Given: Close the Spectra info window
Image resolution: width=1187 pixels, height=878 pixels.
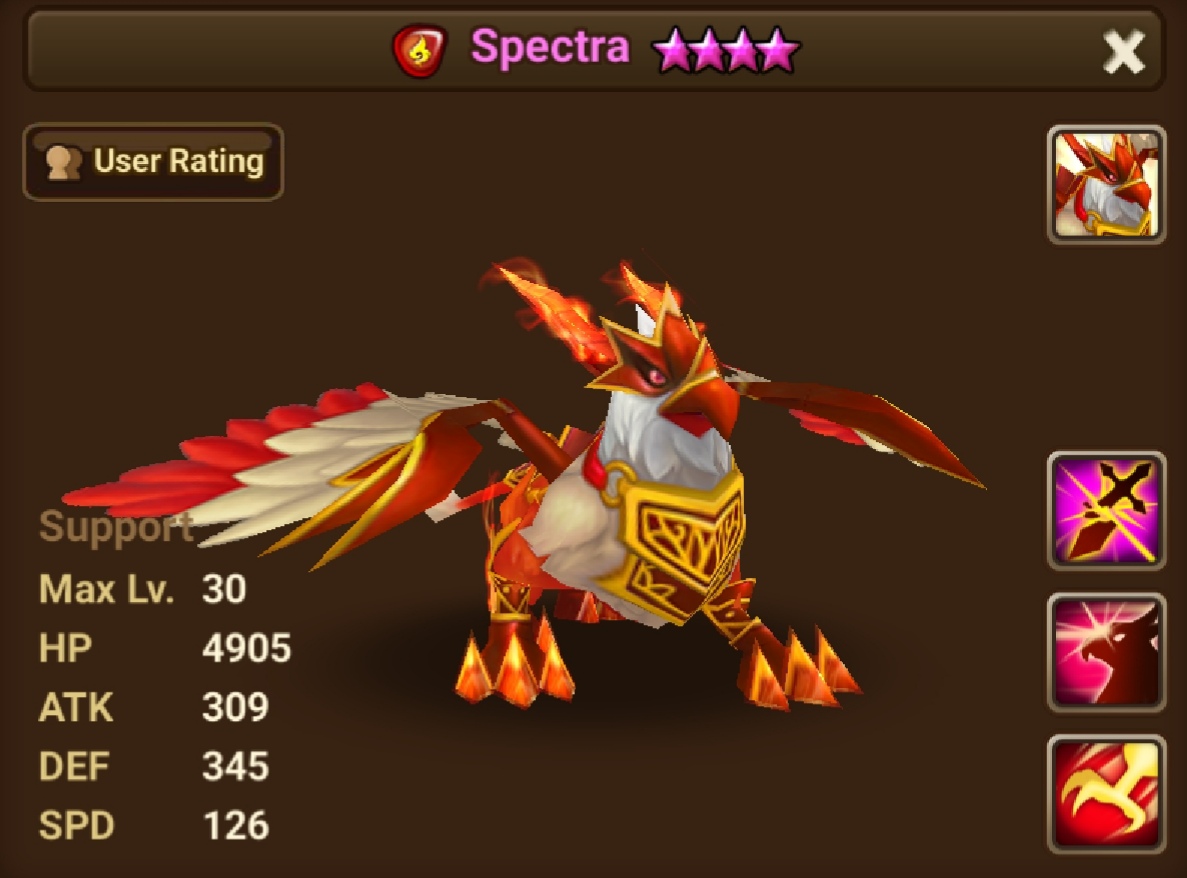Looking at the screenshot, I should coord(1123,51).
